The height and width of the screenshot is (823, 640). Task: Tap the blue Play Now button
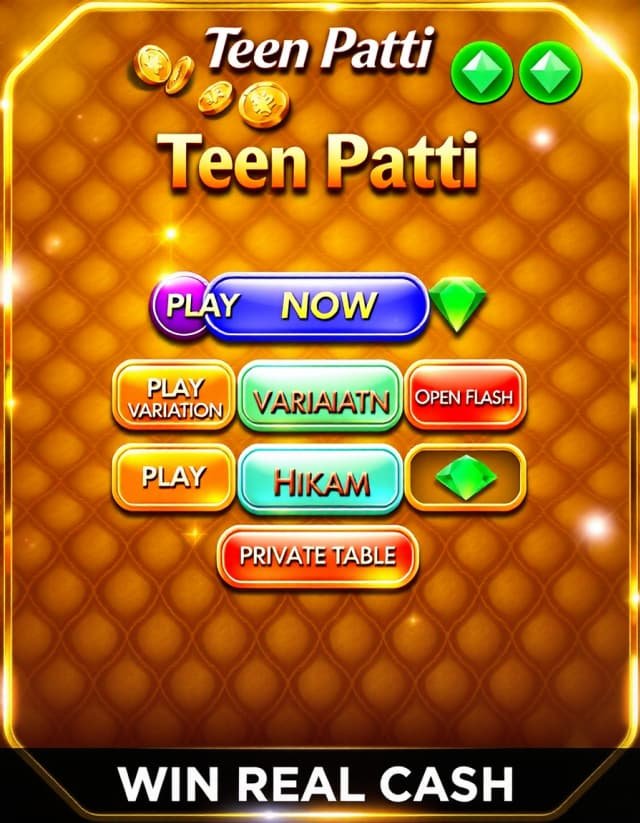315,306
